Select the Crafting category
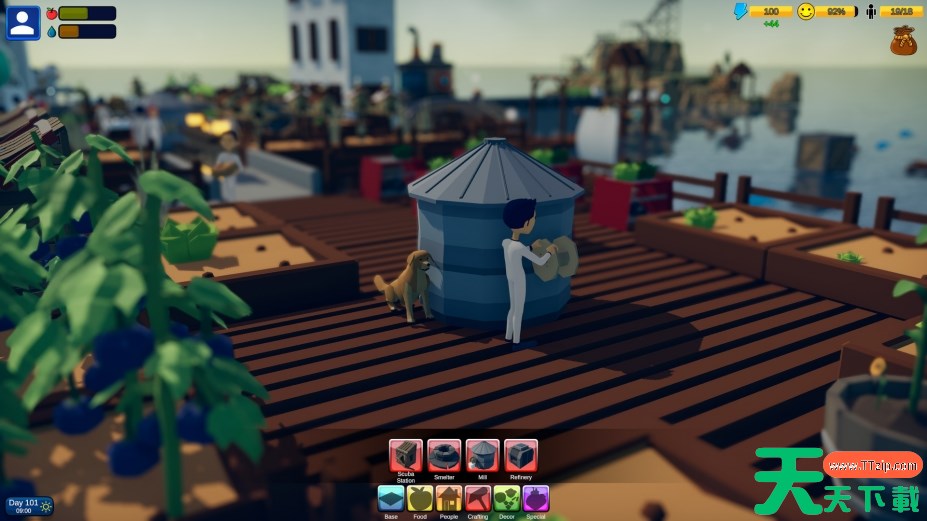Screen dimensions: 927x521 click(x=478, y=498)
